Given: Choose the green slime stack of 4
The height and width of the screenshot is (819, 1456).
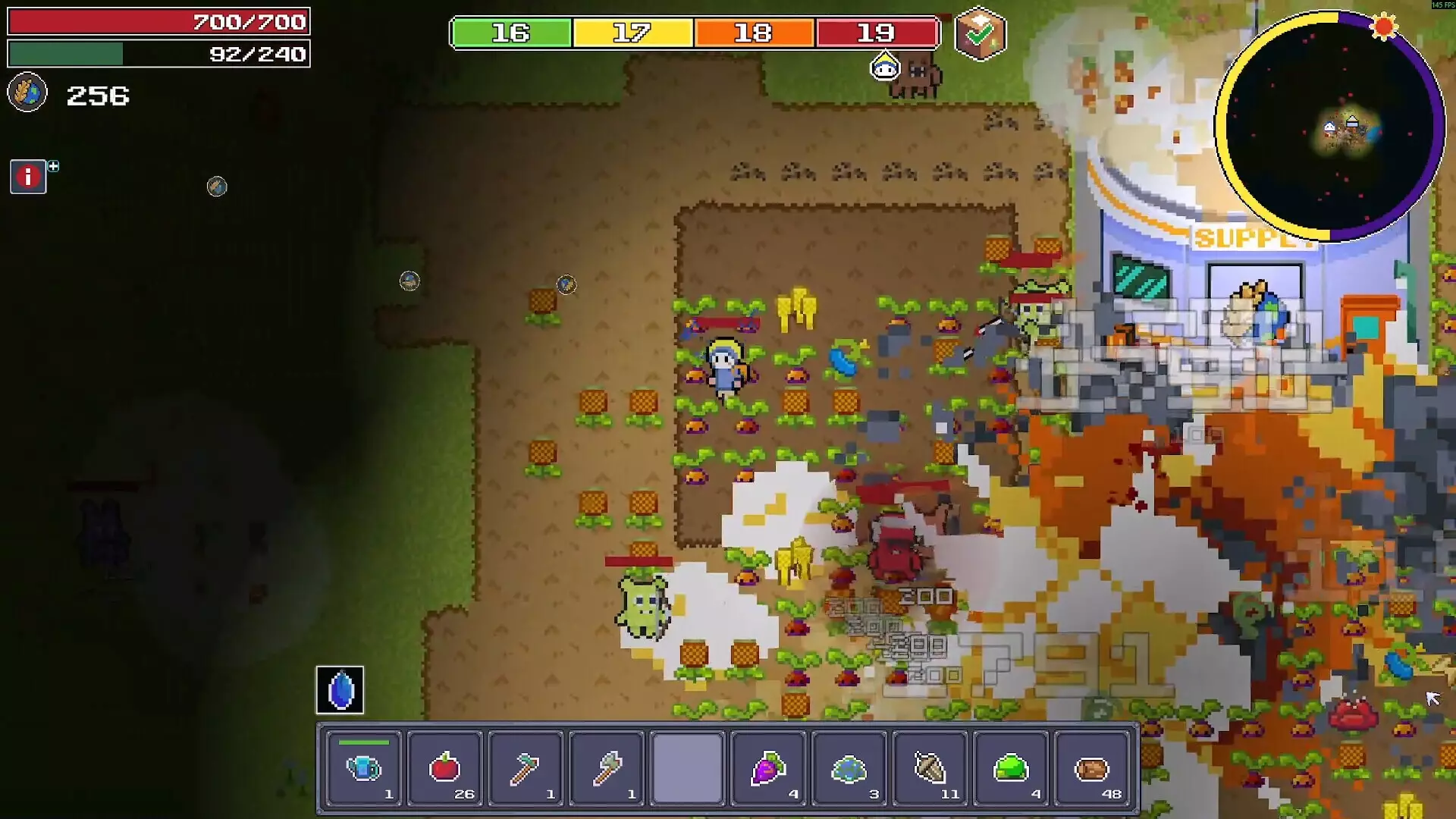Looking at the screenshot, I should tap(1011, 767).
